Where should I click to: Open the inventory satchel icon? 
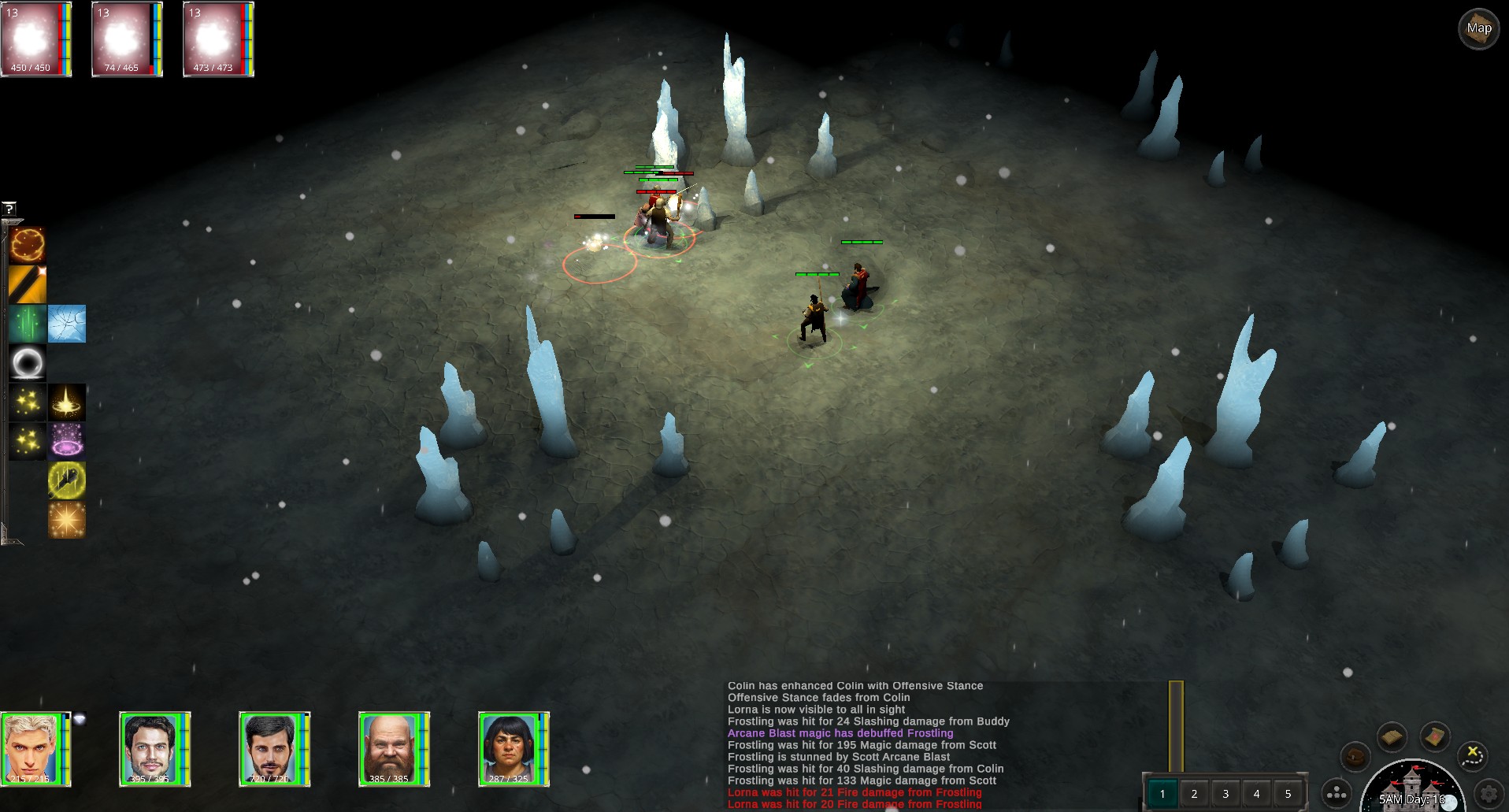pyautogui.click(x=1355, y=758)
